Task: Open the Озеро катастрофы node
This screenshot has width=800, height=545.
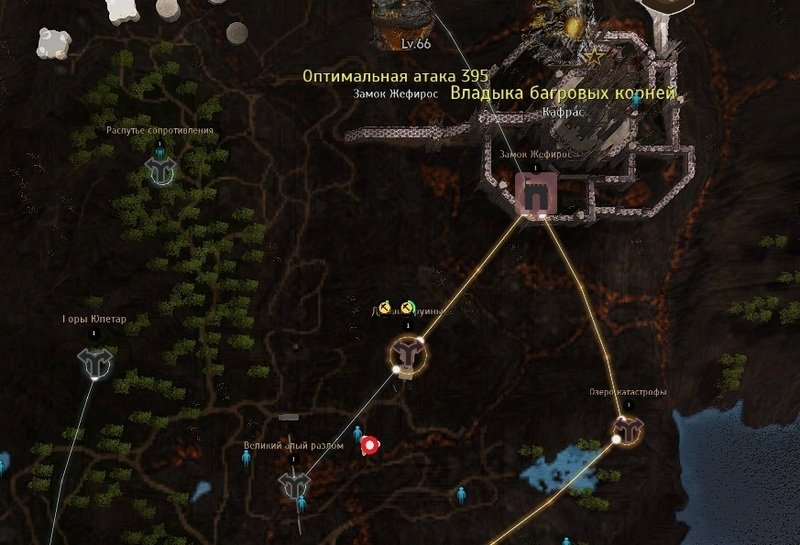Action: [628, 430]
